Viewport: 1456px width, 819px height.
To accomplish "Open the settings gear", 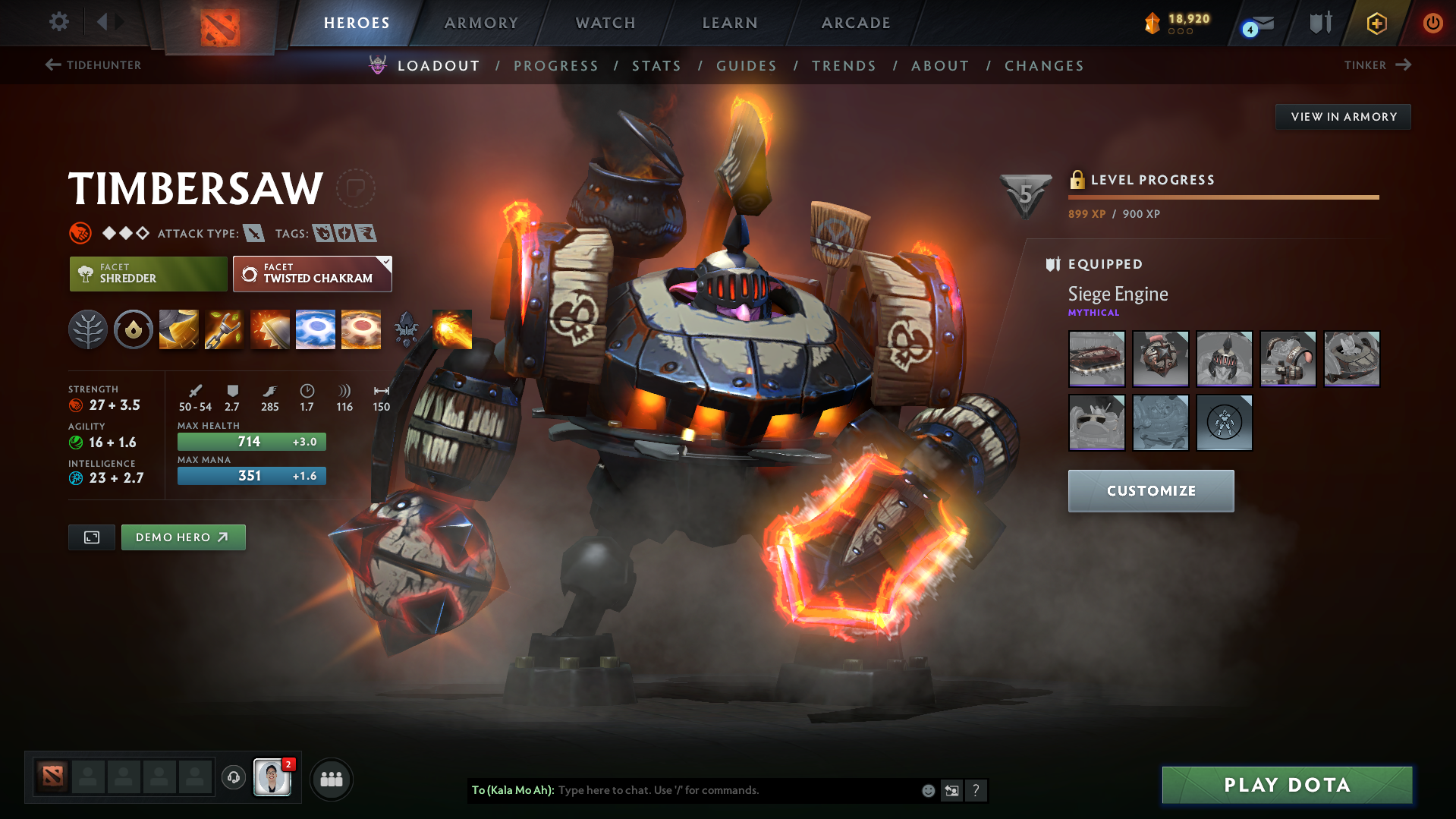I will point(58,23).
